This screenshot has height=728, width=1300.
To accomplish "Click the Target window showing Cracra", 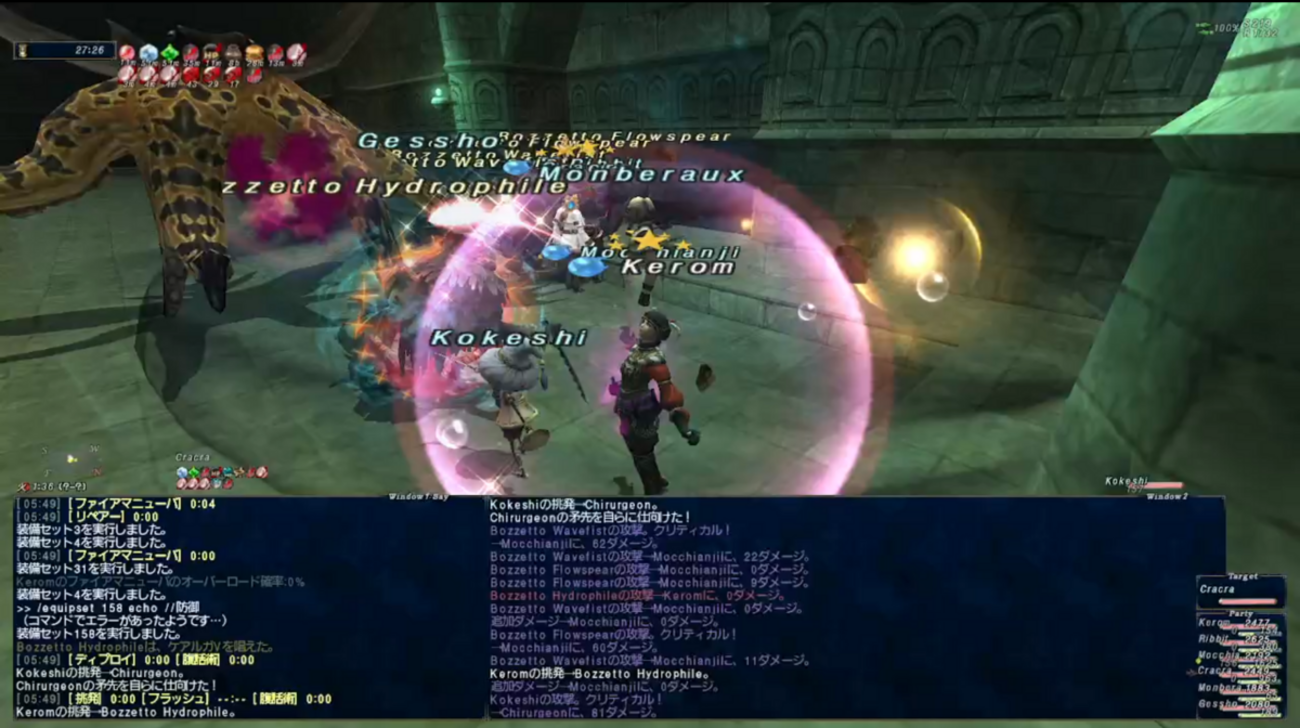I will [1240, 590].
